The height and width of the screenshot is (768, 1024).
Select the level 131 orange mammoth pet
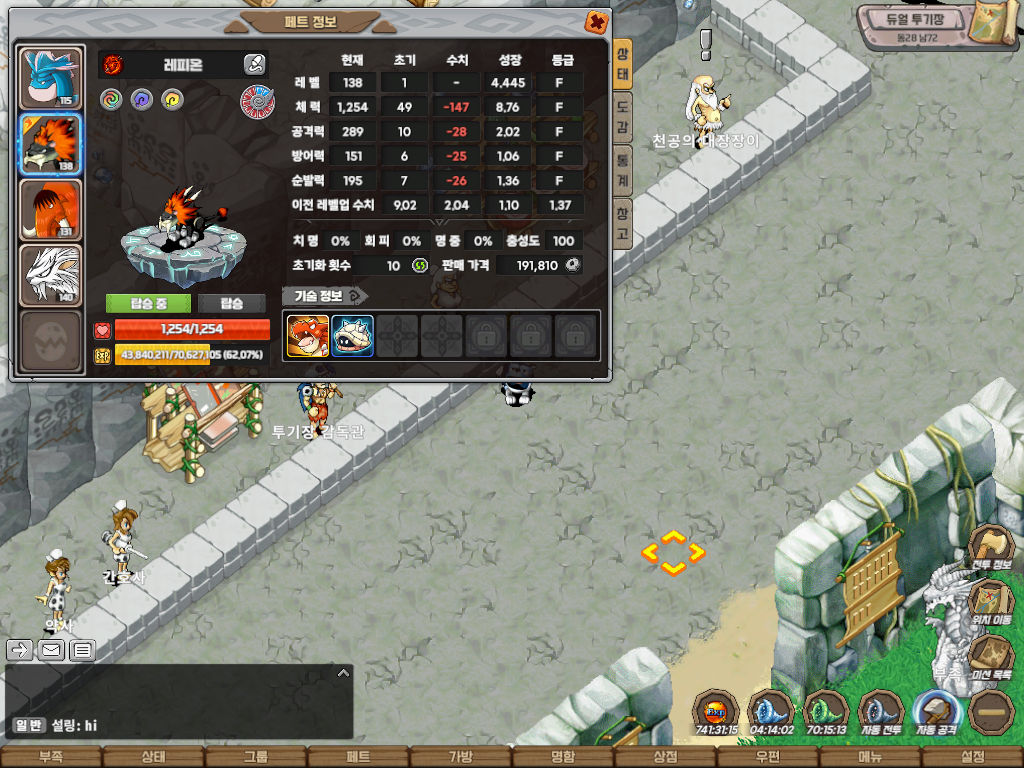(x=50, y=209)
